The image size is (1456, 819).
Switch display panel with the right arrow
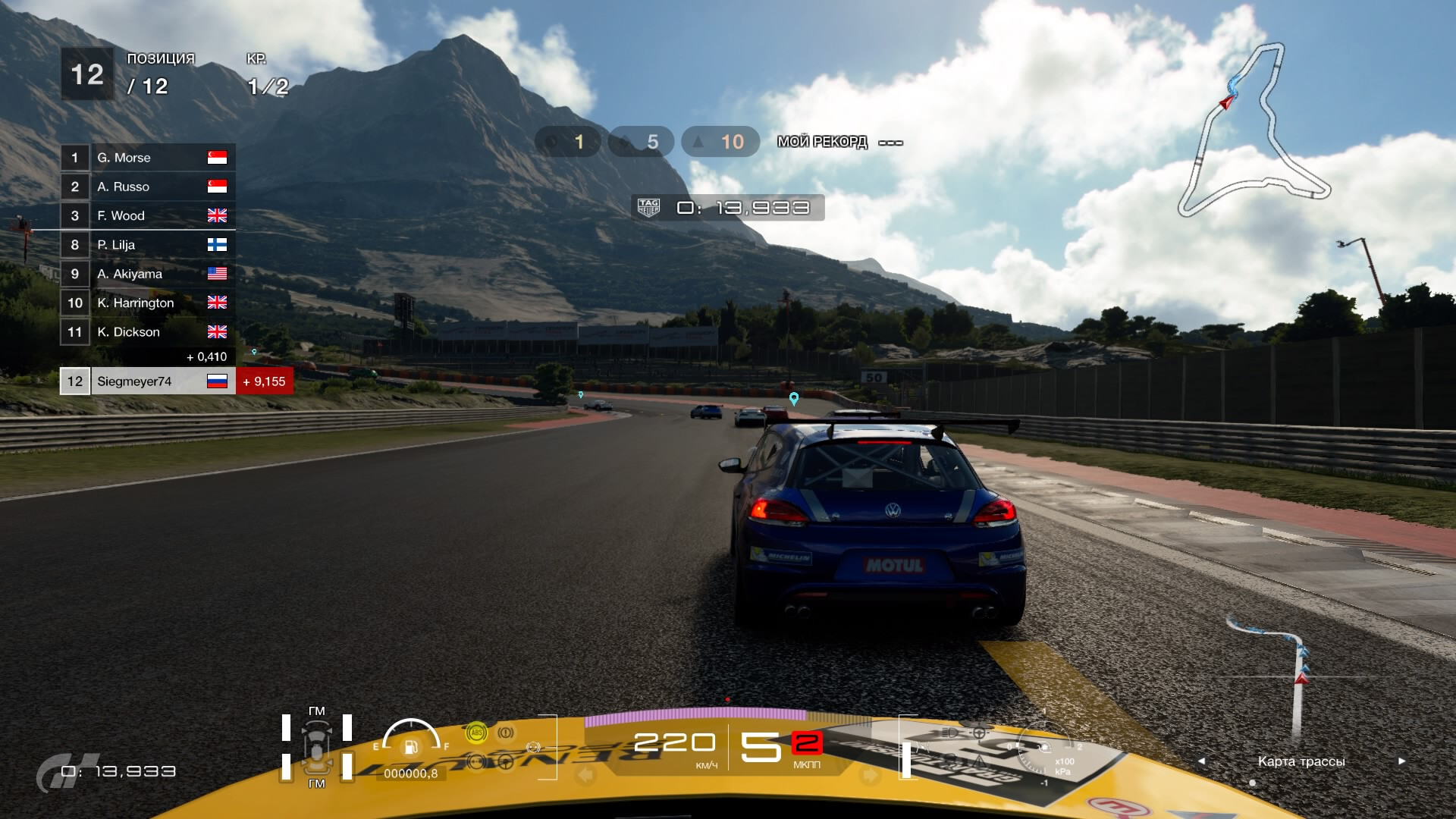point(1401,761)
